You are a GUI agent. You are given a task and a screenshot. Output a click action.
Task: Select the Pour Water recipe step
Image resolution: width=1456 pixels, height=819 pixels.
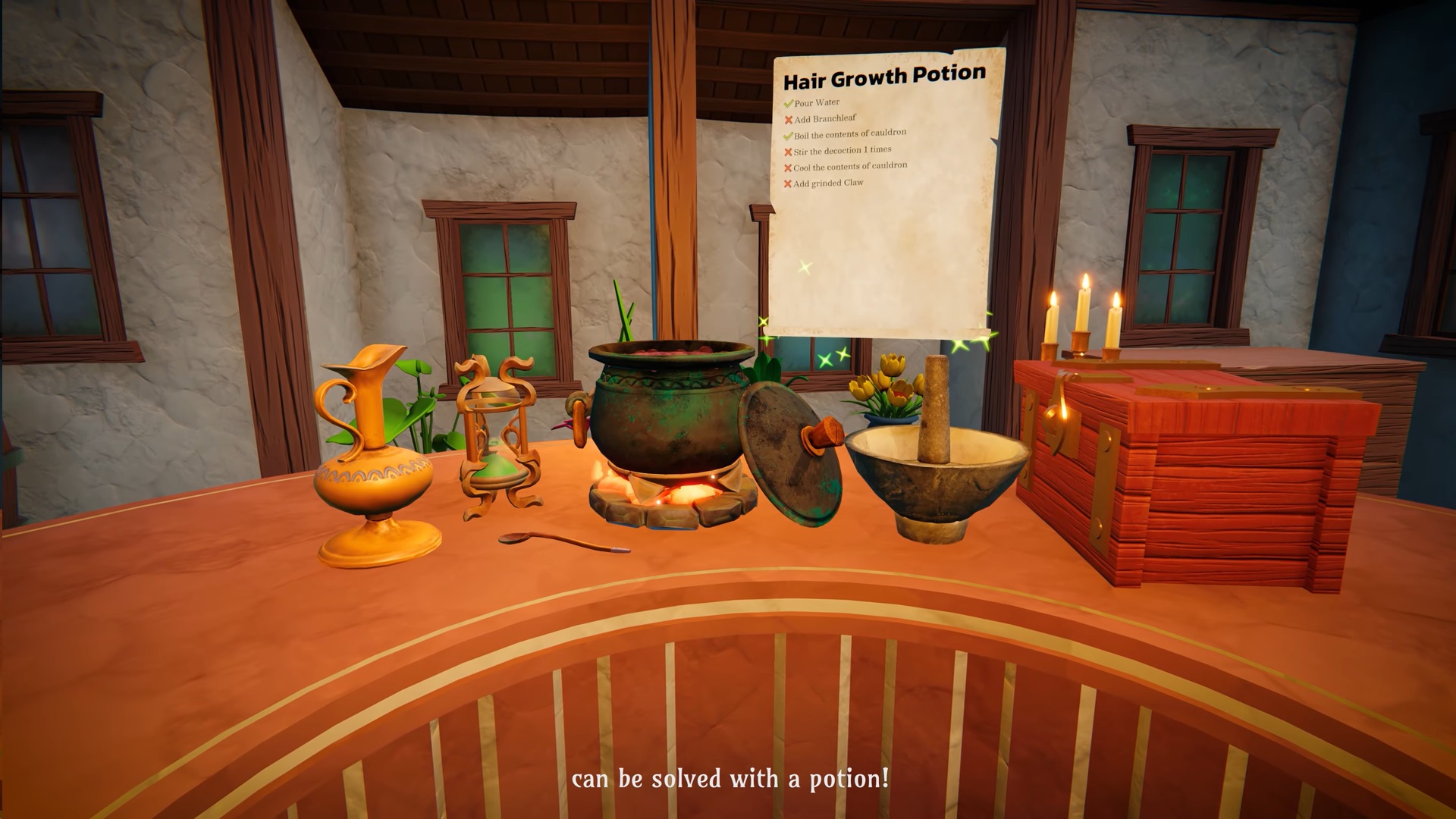pyautogui.click(x=817, y=102)
